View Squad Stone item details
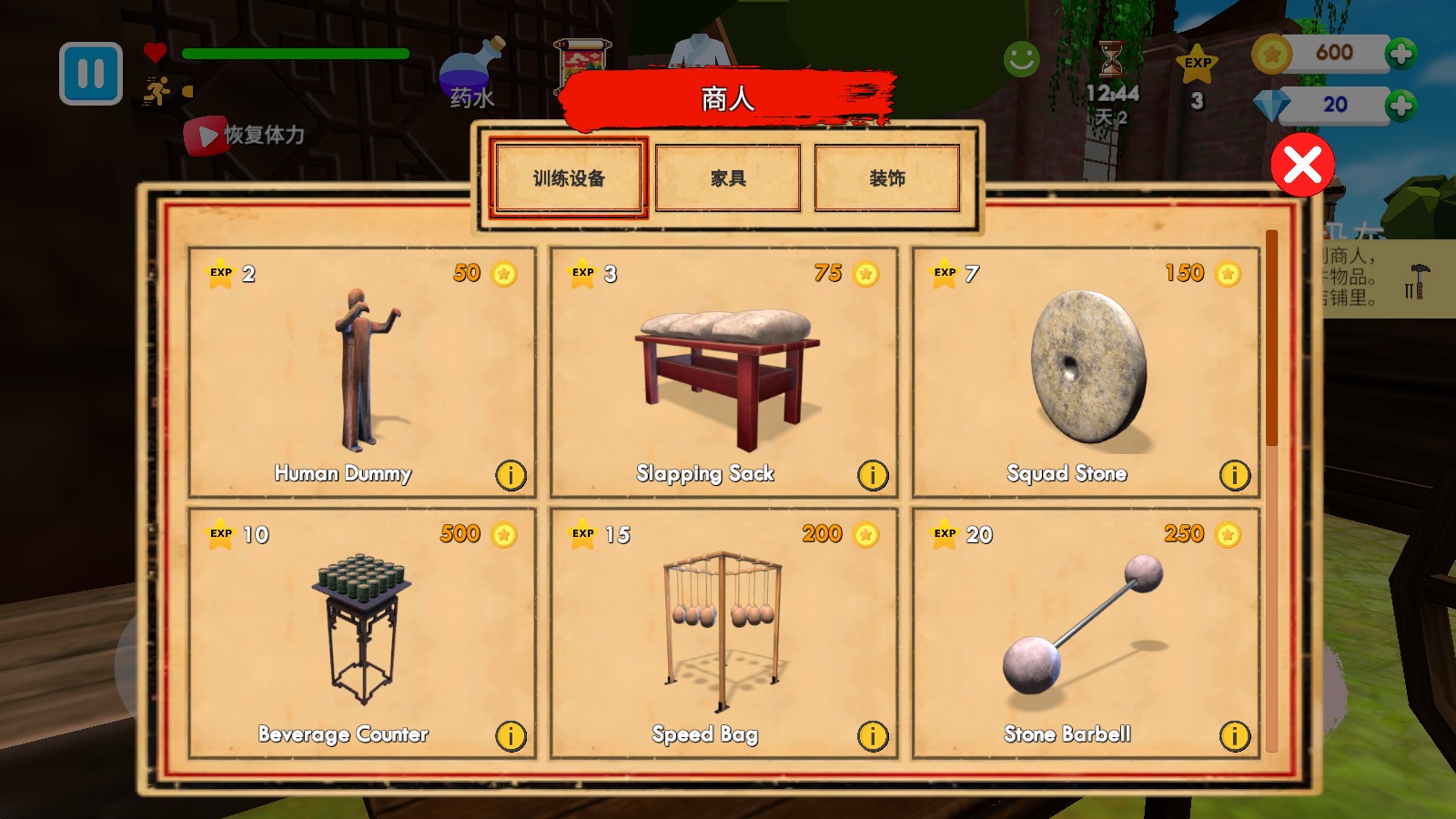 tap(1235, 475)
